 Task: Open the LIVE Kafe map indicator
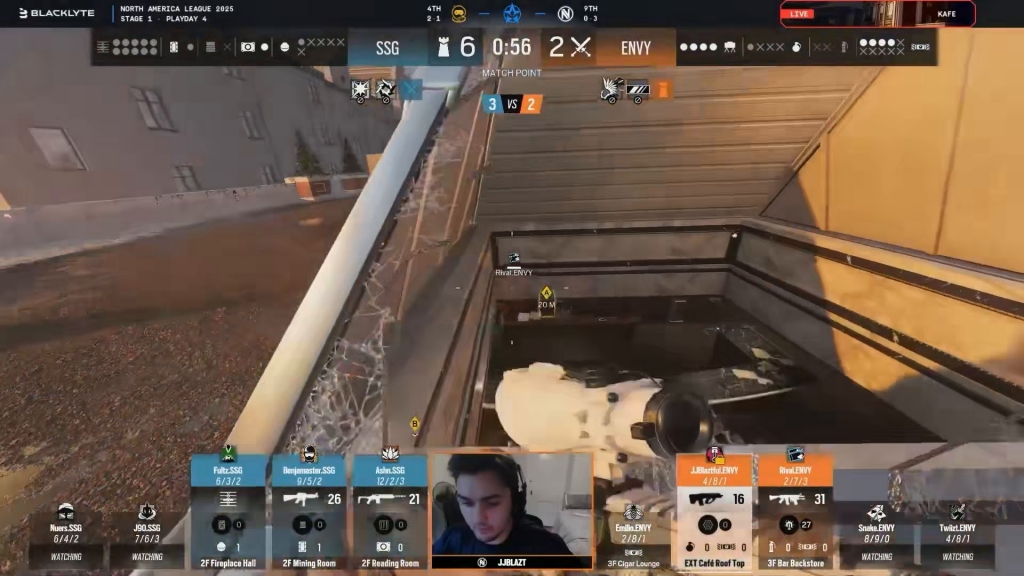coord(877,13)
